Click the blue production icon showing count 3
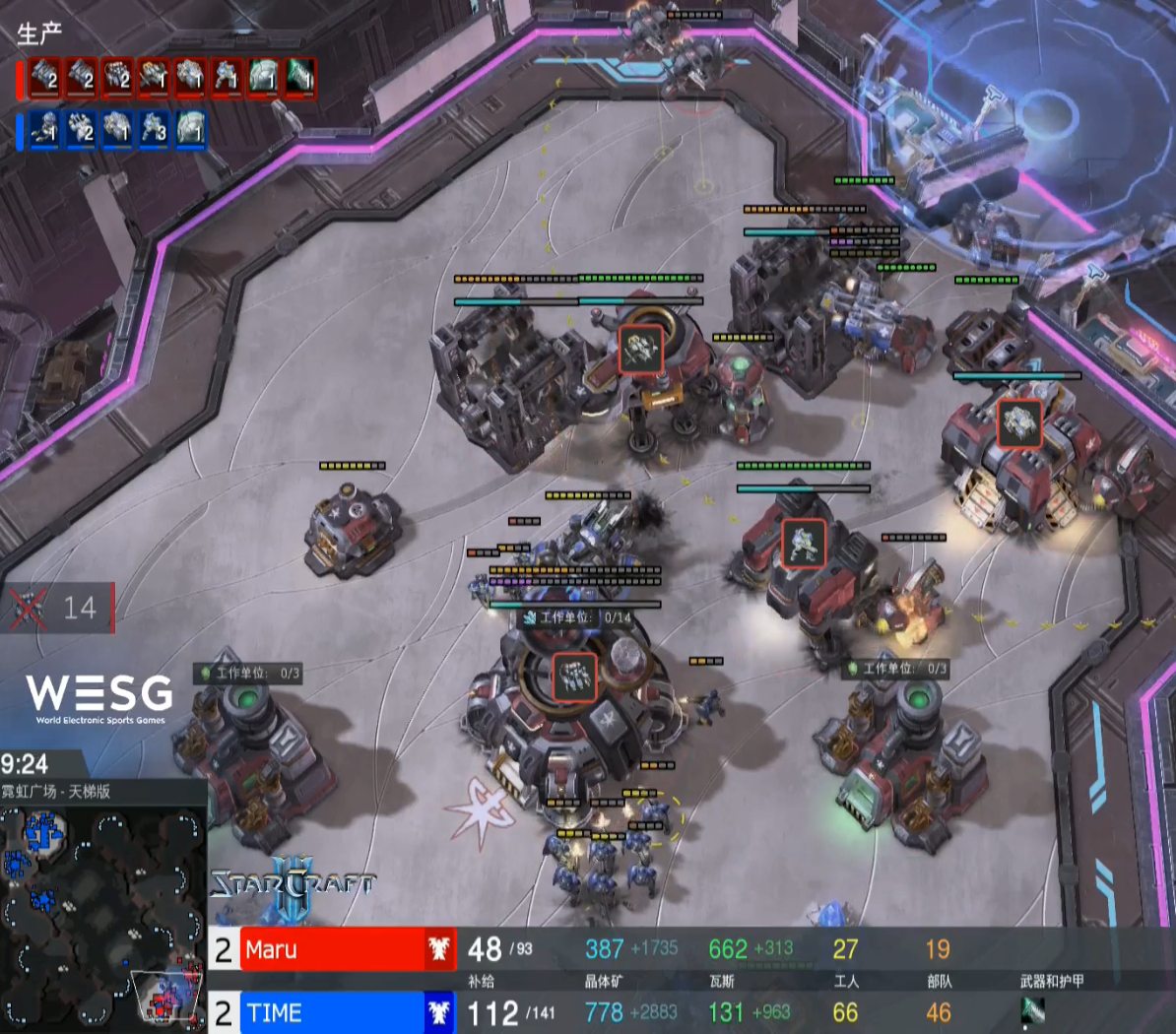Image resolution: width=1176 pixels, height=1034 pixels. (x=154, y=130)
